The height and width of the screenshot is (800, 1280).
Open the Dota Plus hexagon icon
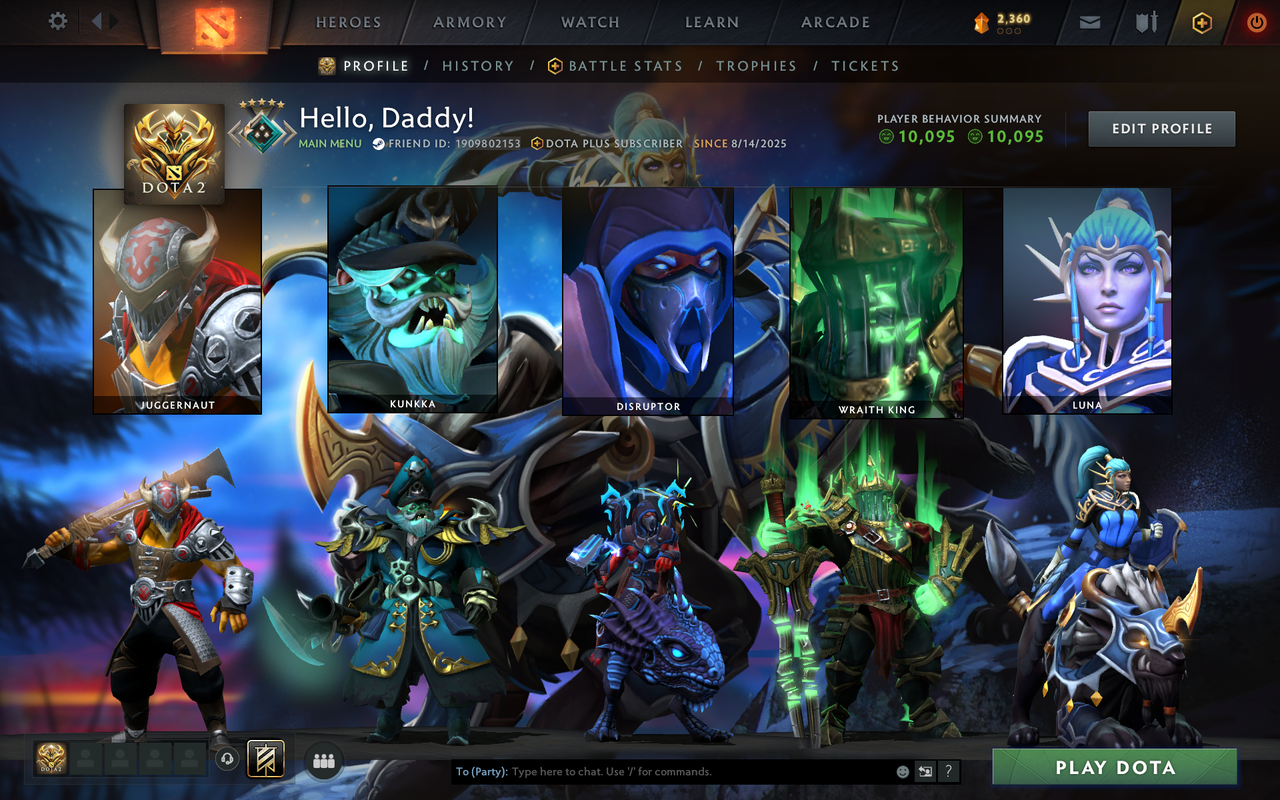[x=1201, y=21]
